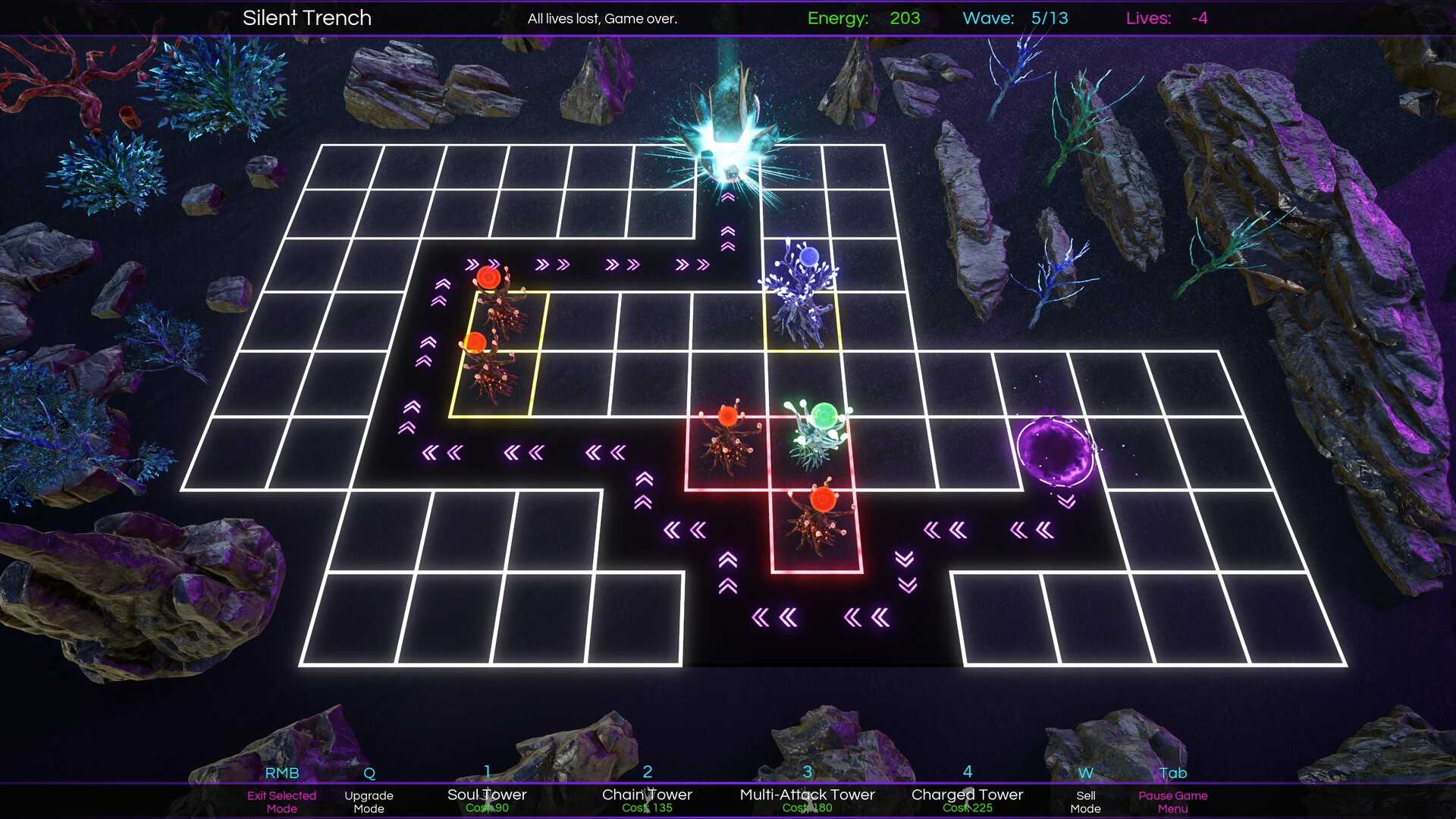Enable Upgrade Mode
1456x819 pixels.
369,802
